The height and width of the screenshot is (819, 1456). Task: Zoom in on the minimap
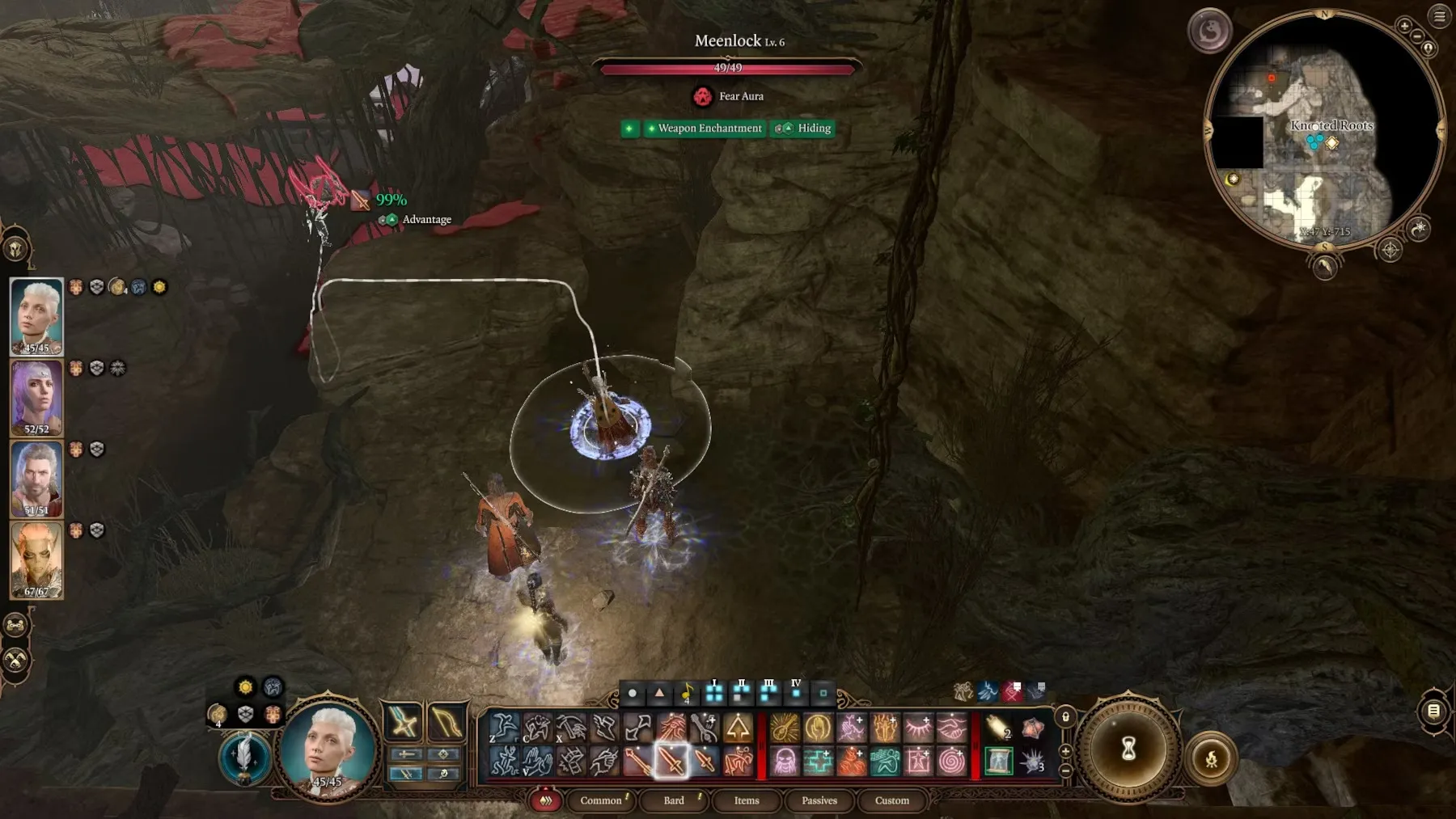(1404, 26)
